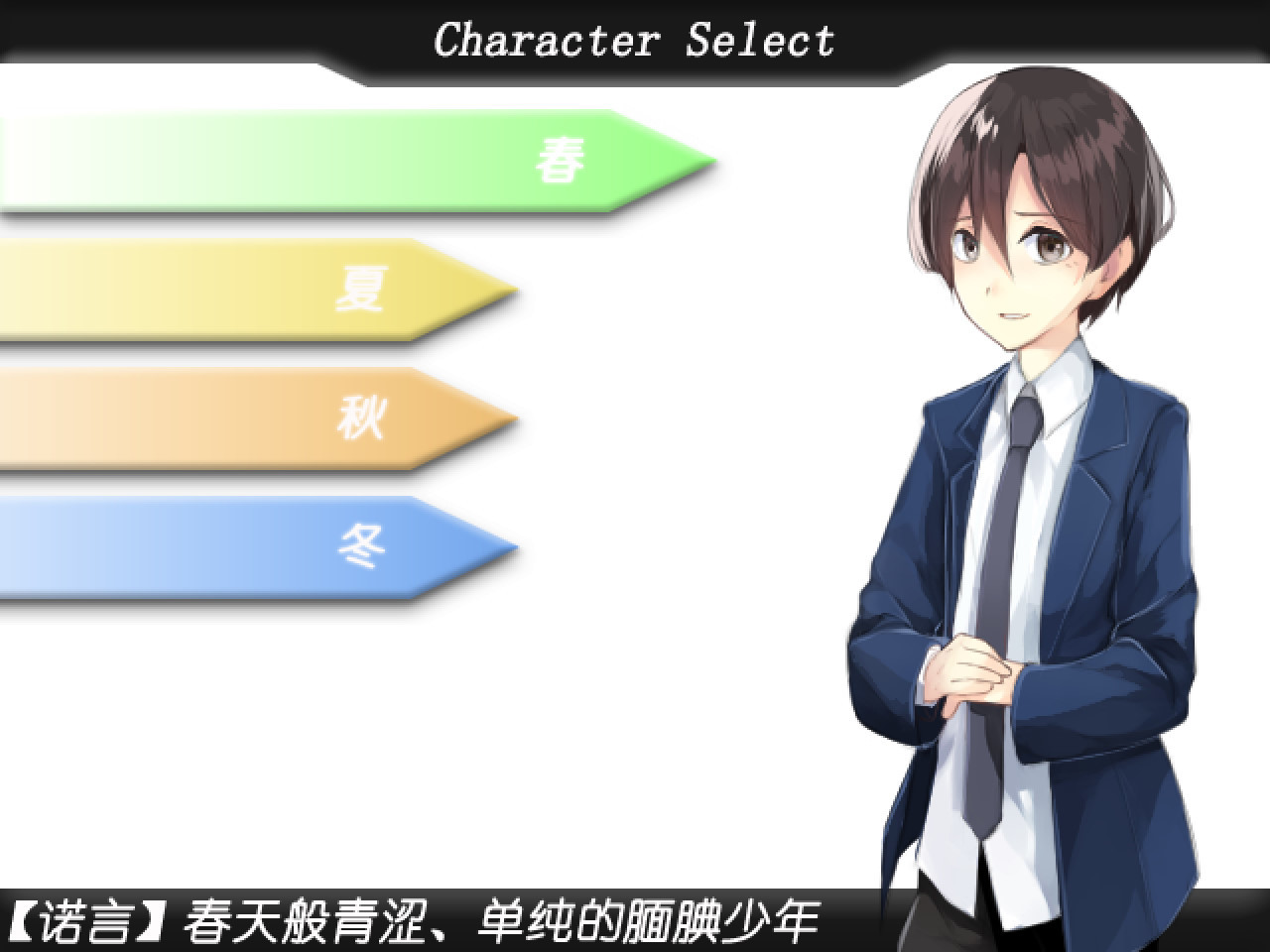Choose the 秋 (Autumn) character option

click(248, 416)
